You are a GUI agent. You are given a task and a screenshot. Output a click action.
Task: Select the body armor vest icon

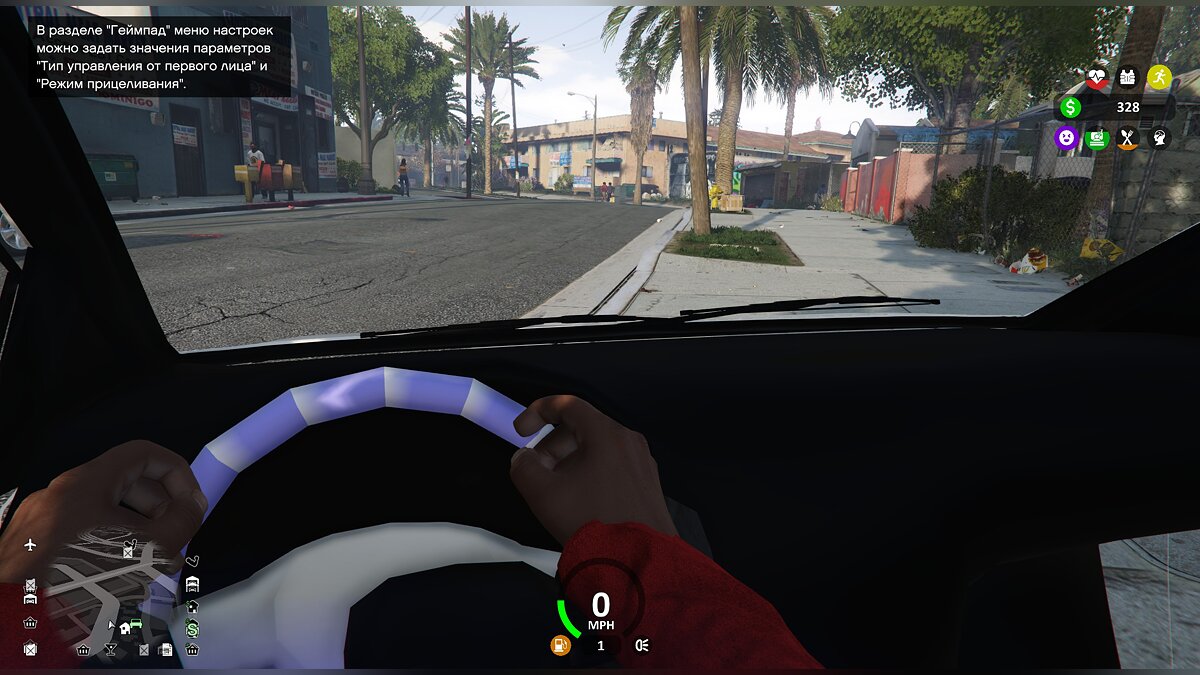(x=1128, y=77)
